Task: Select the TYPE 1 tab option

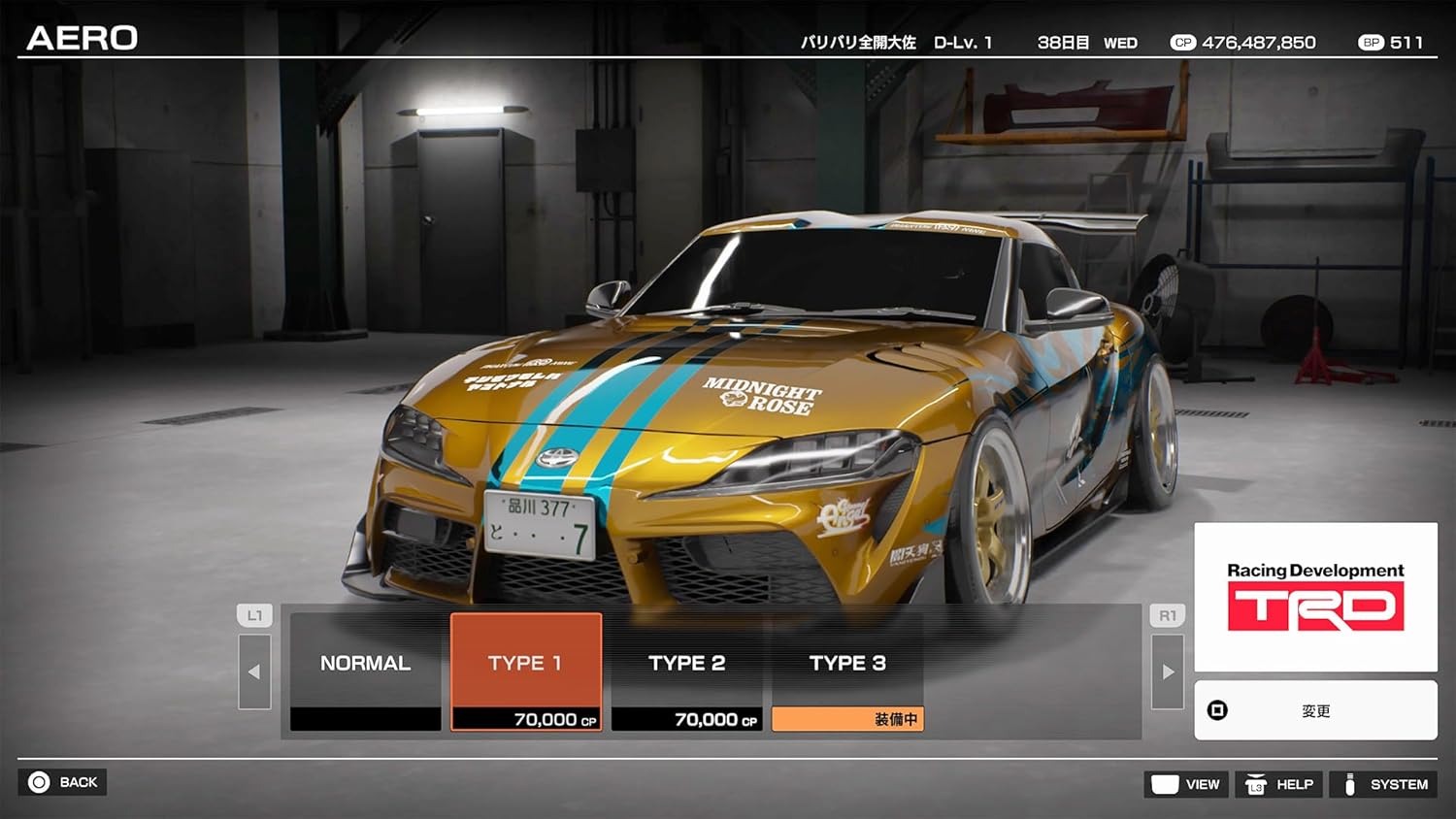Action: (x=525, y=663)
